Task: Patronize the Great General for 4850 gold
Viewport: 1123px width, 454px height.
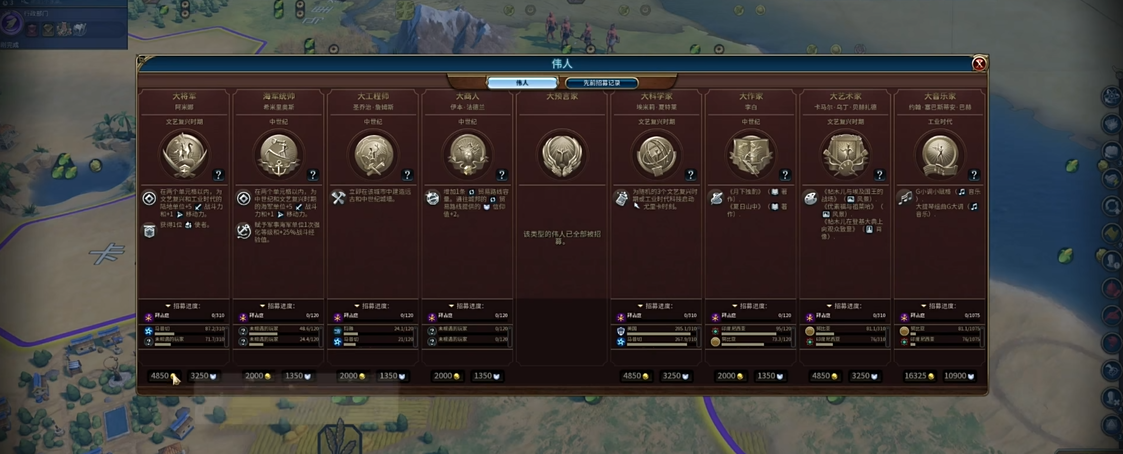Action: (x=161, y=377)
